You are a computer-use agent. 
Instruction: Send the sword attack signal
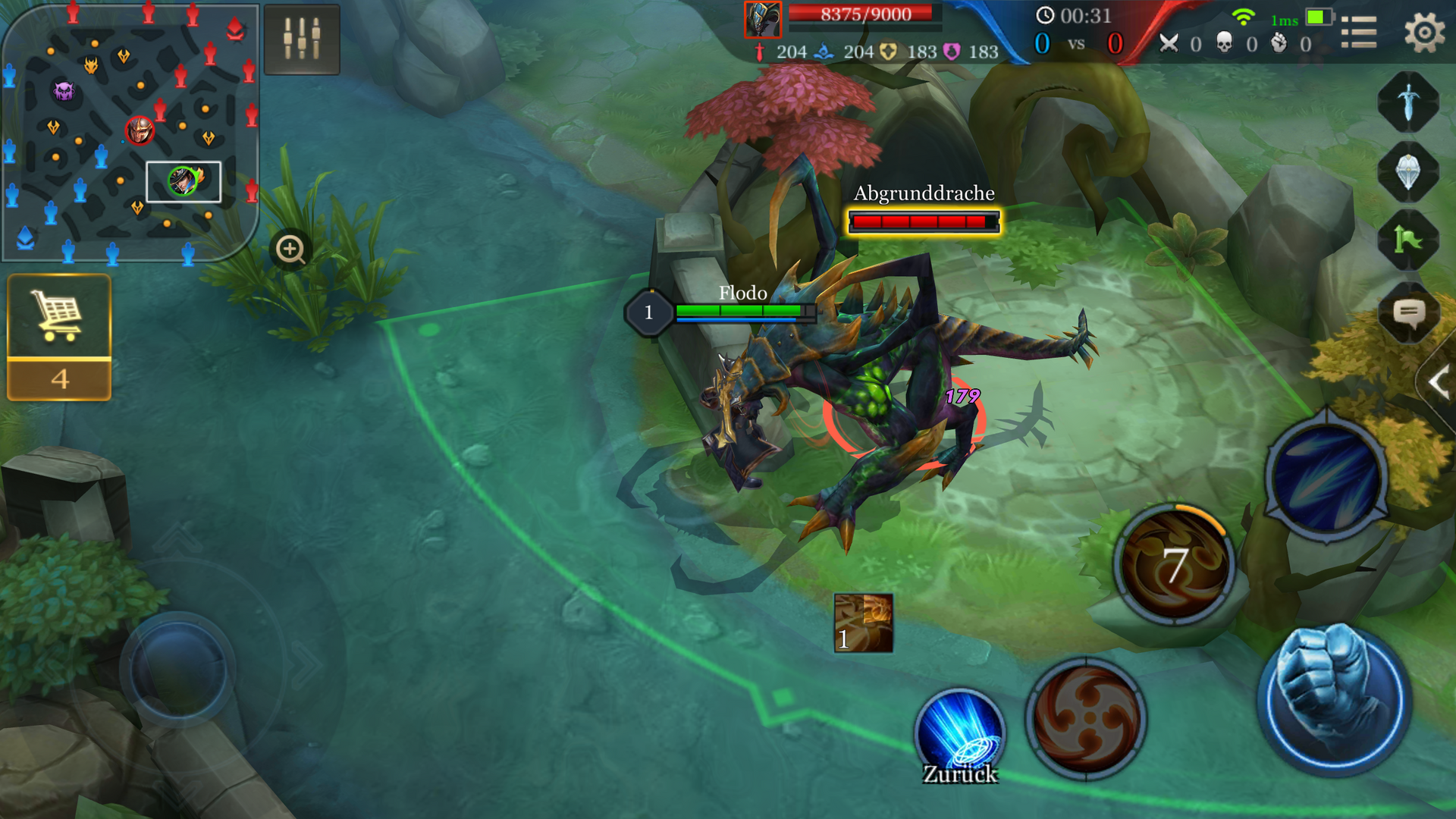tap(1408, 102)
